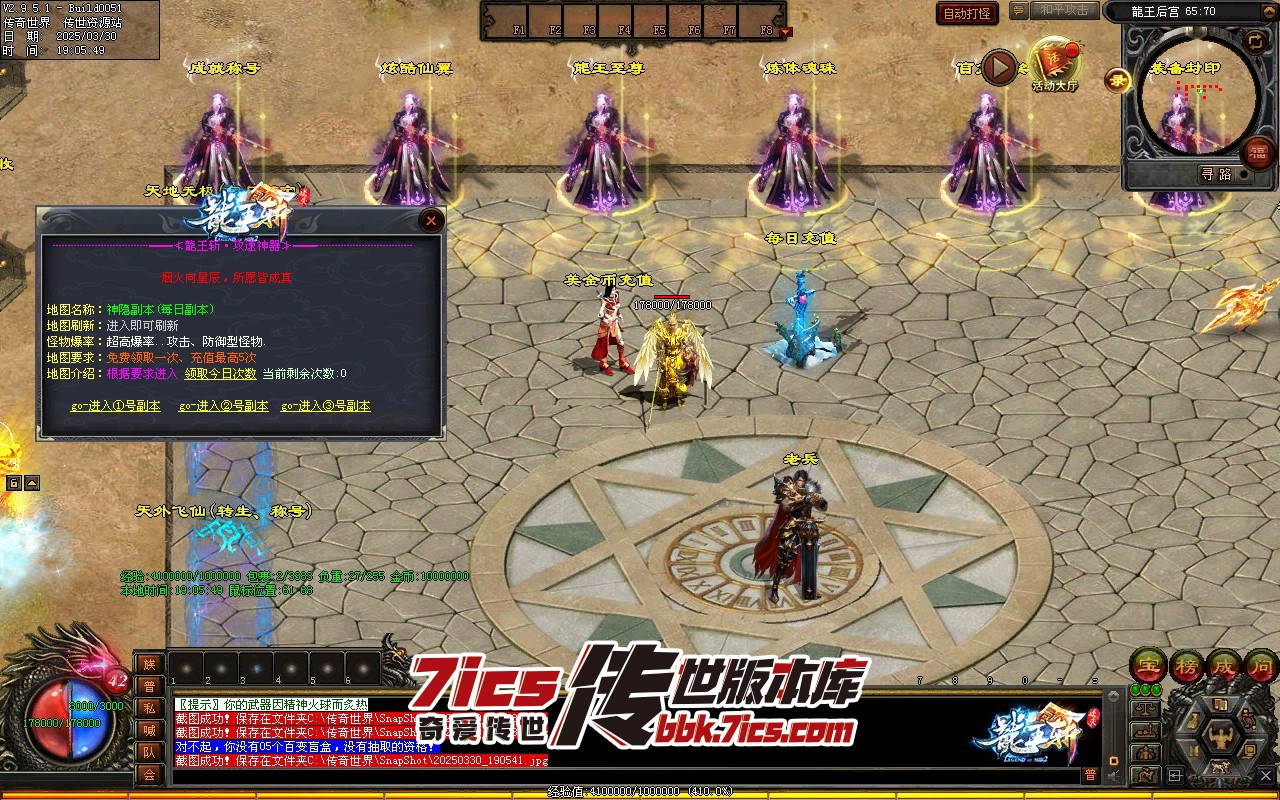Screen dimensions: 1280x800
Task: Choose the go-进入②号副本 option
Action: pyautogui.click(x=223, y=406)
